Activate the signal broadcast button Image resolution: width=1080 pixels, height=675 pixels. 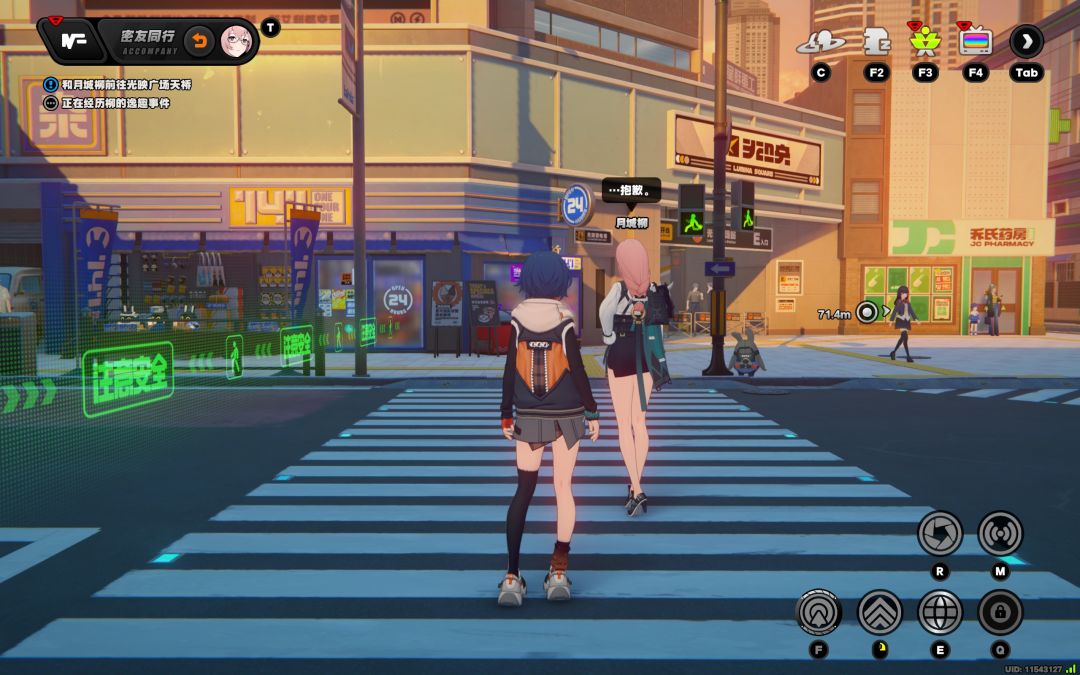click(1000, 533)
